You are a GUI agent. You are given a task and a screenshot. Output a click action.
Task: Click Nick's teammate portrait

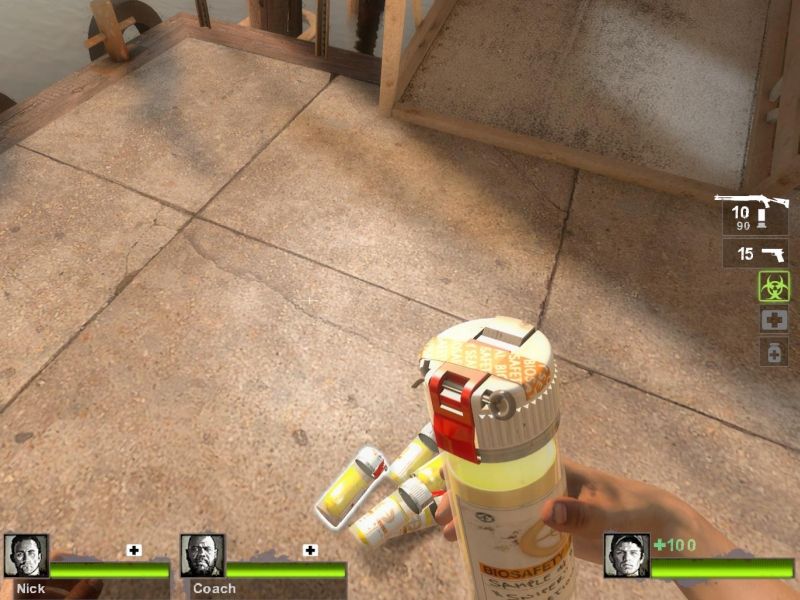pos(25,556)
